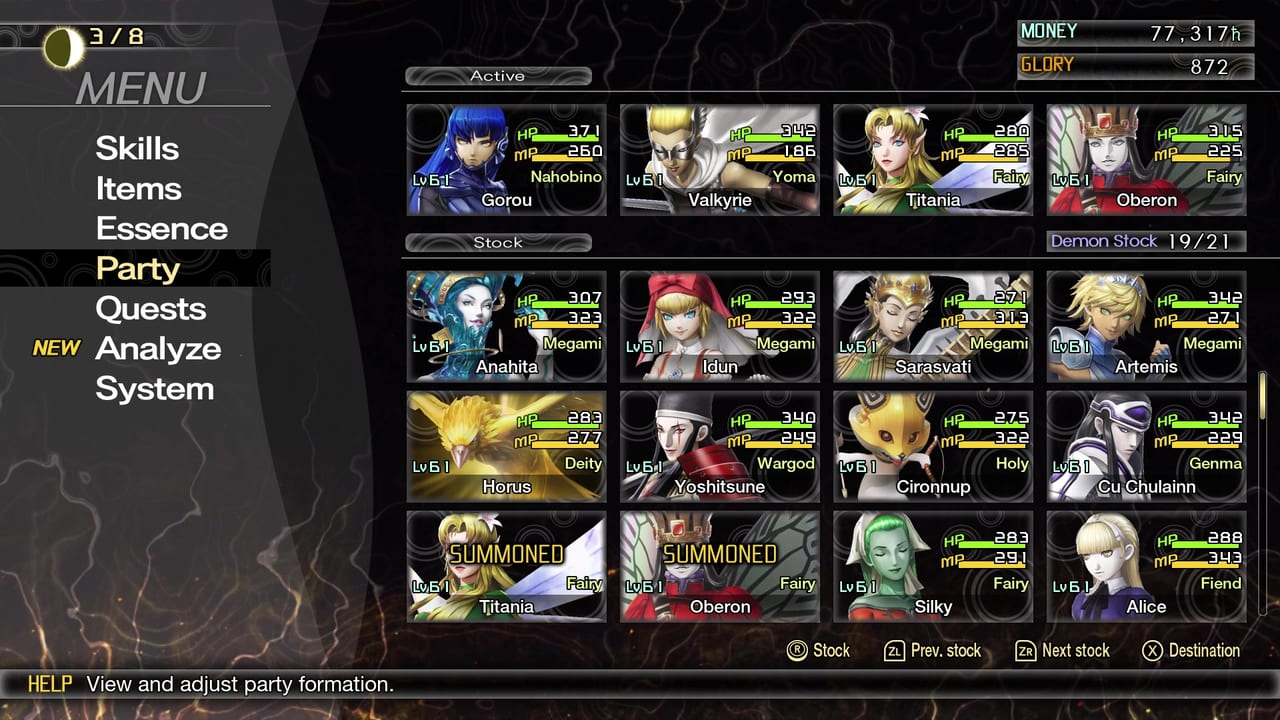Click the ZR Next stock button icon

pos(1026,651)
